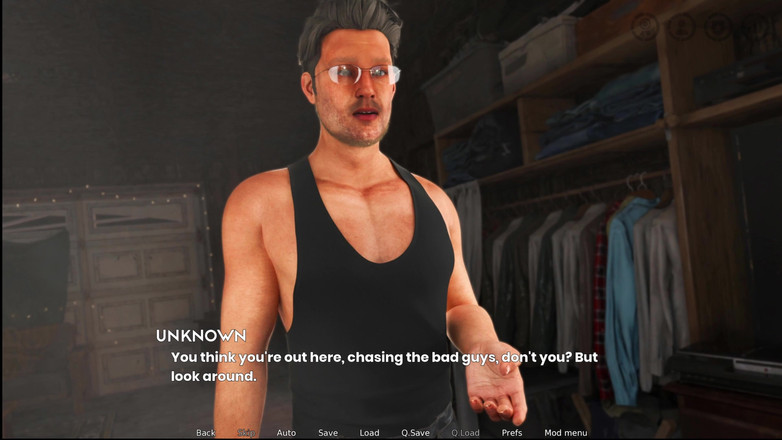This screenshot has width=782, height=440.
Task: Activate Skip in the quick menu
Action: click(x=246, y=433)
